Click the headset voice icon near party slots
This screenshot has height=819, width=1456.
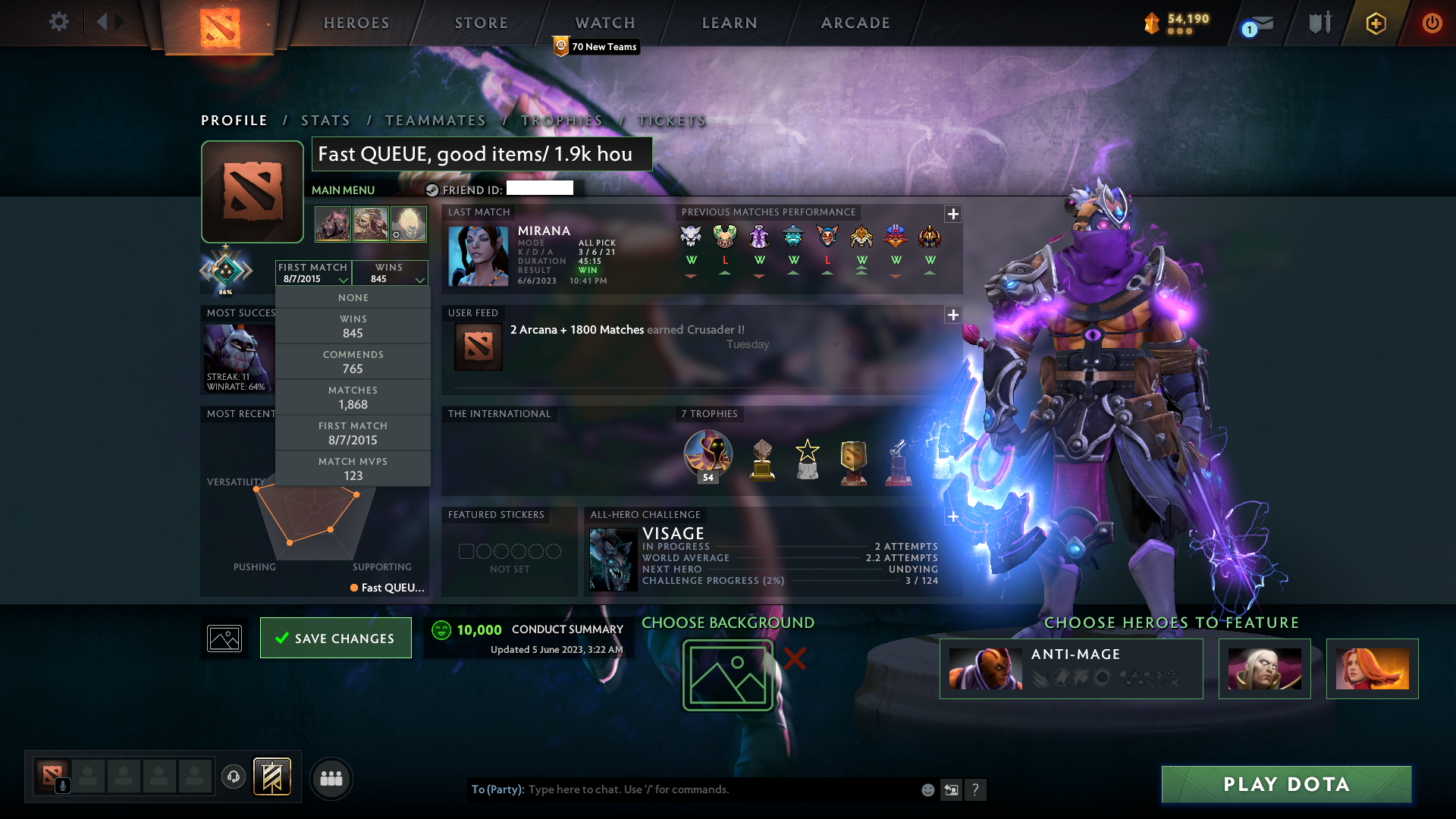pyautogui.click(x=233, y=777)
